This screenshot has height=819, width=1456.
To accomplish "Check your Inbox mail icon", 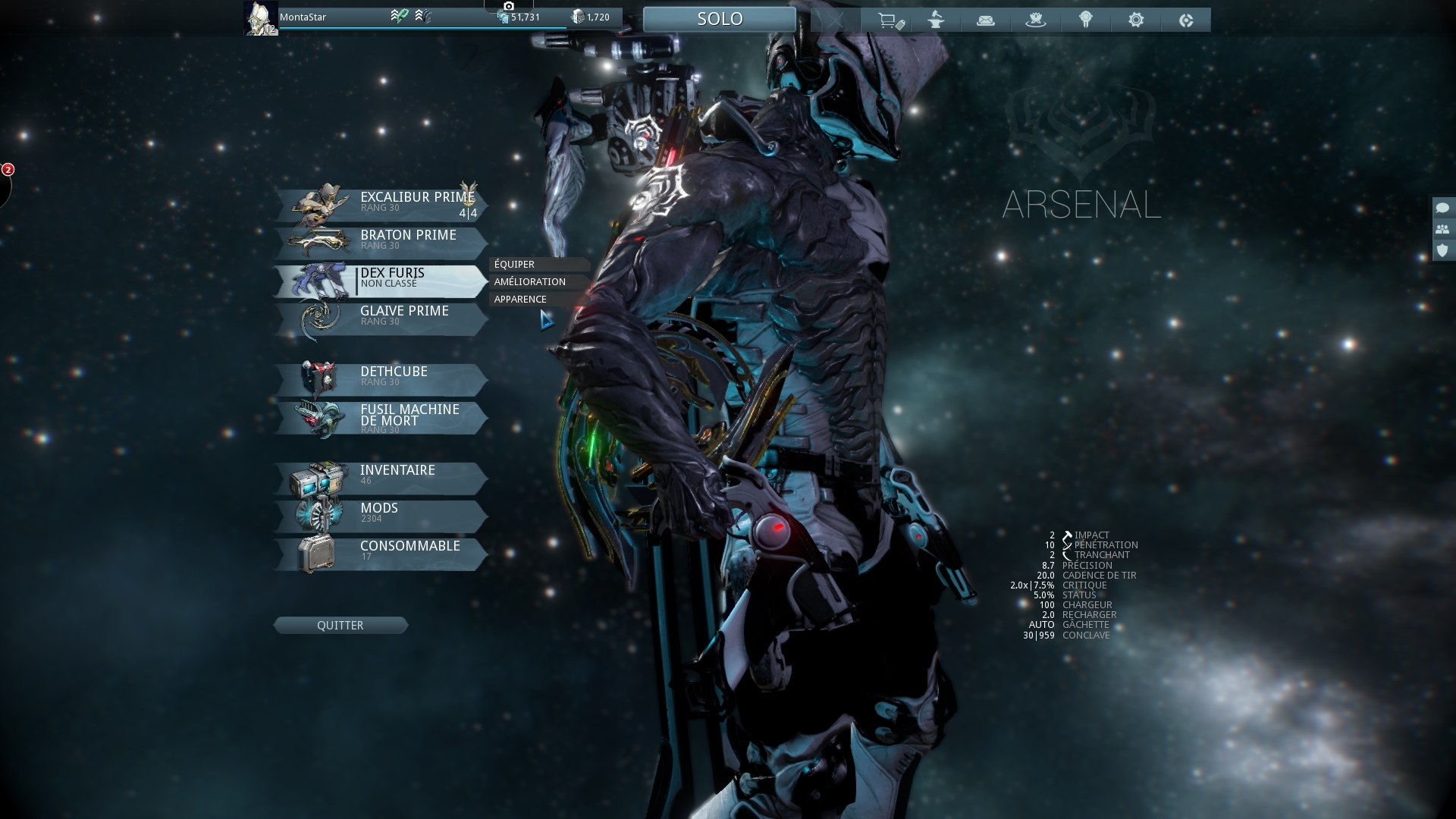I will pyautogui.click(x=987, y=20).
